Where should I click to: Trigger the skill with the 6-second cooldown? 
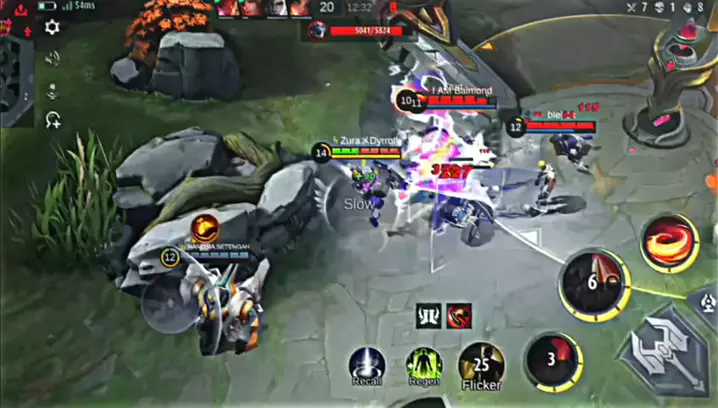tap(593, 283)
